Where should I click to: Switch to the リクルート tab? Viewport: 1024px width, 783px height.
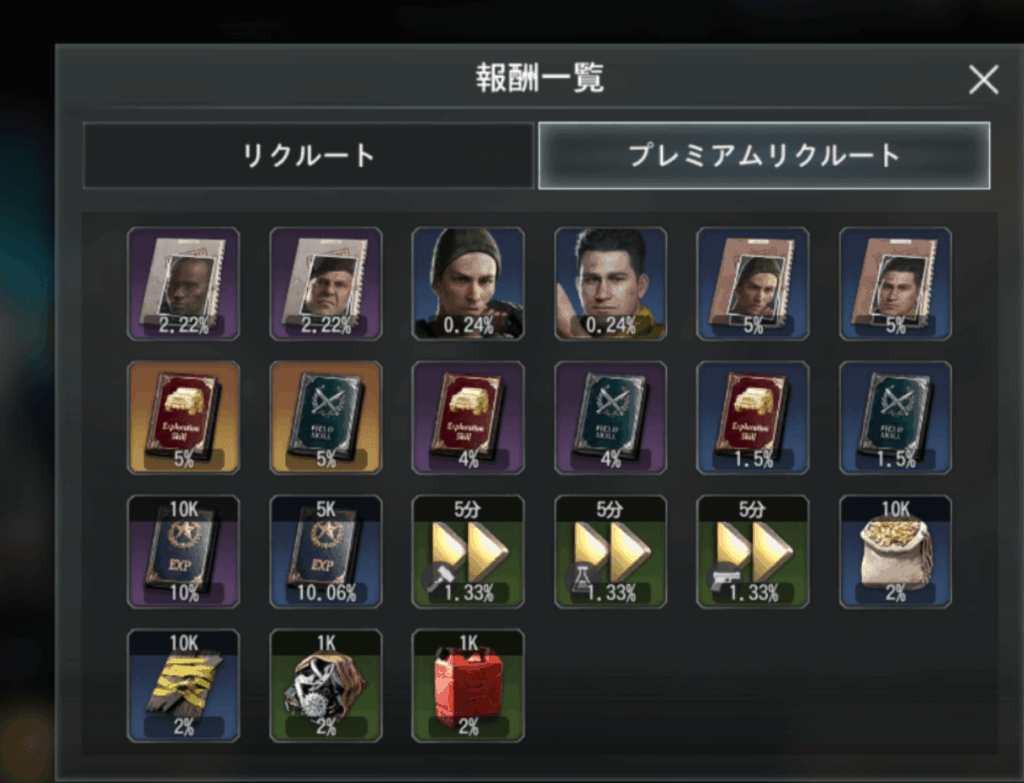pos(308,156)
